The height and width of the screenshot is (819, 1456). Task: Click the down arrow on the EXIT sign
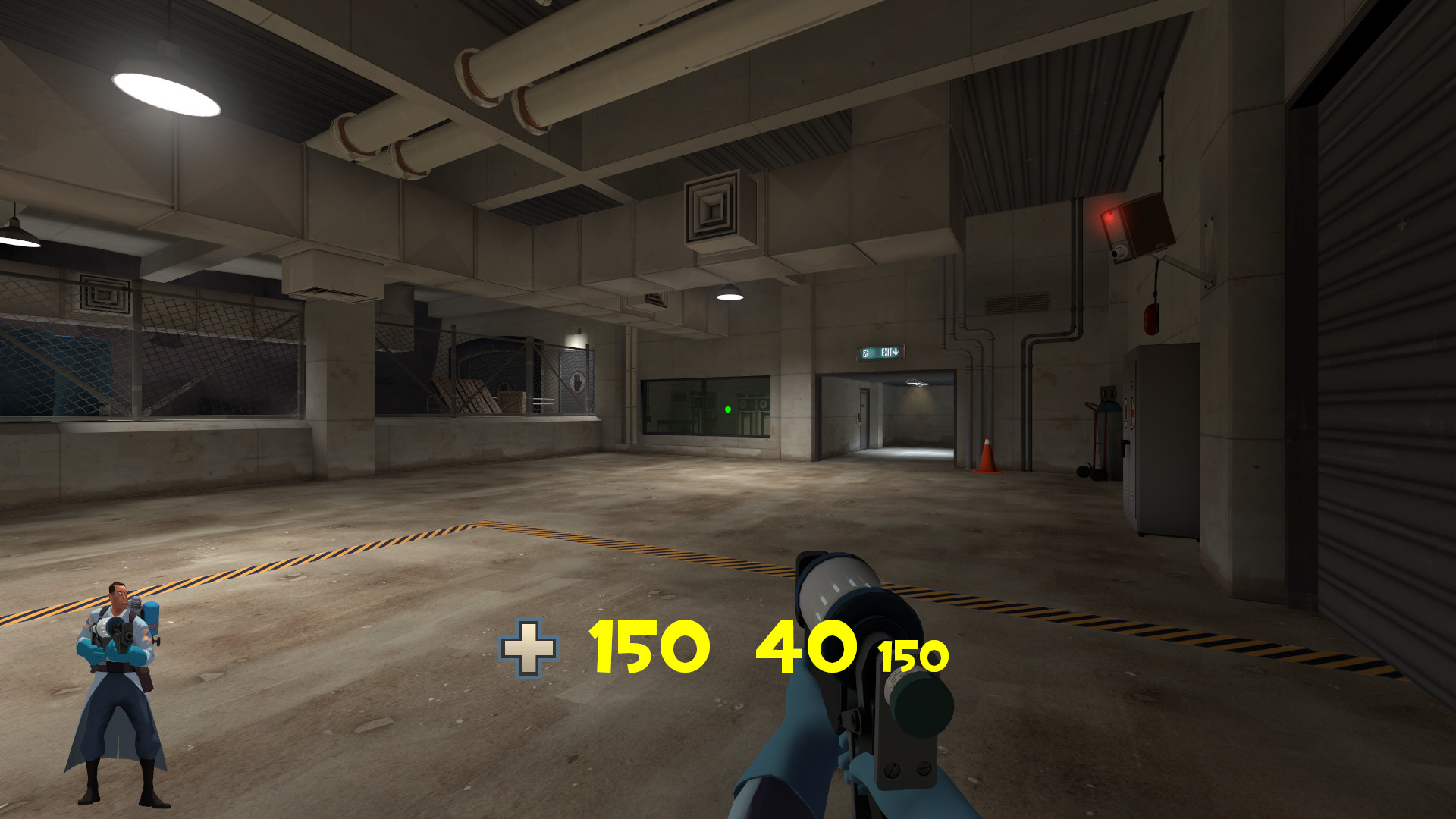click(896, 352)
